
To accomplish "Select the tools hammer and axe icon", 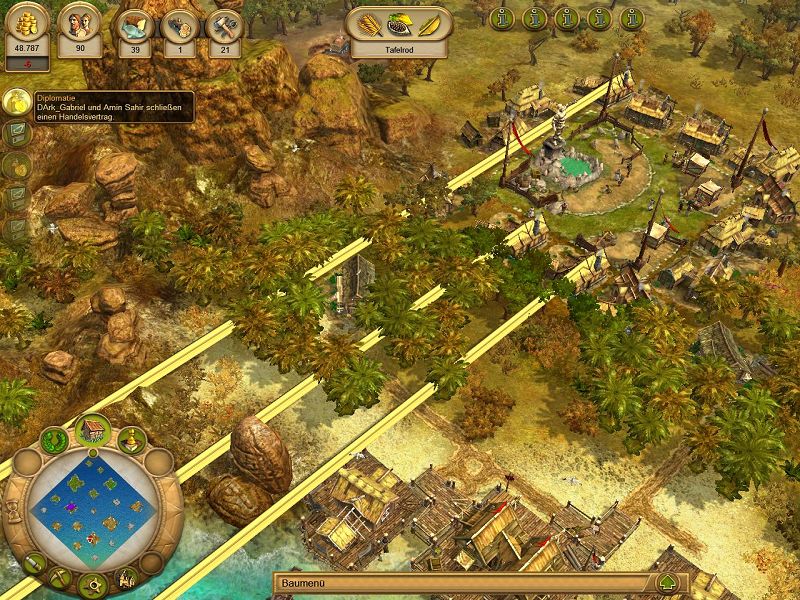I will (x=225, y=25).
